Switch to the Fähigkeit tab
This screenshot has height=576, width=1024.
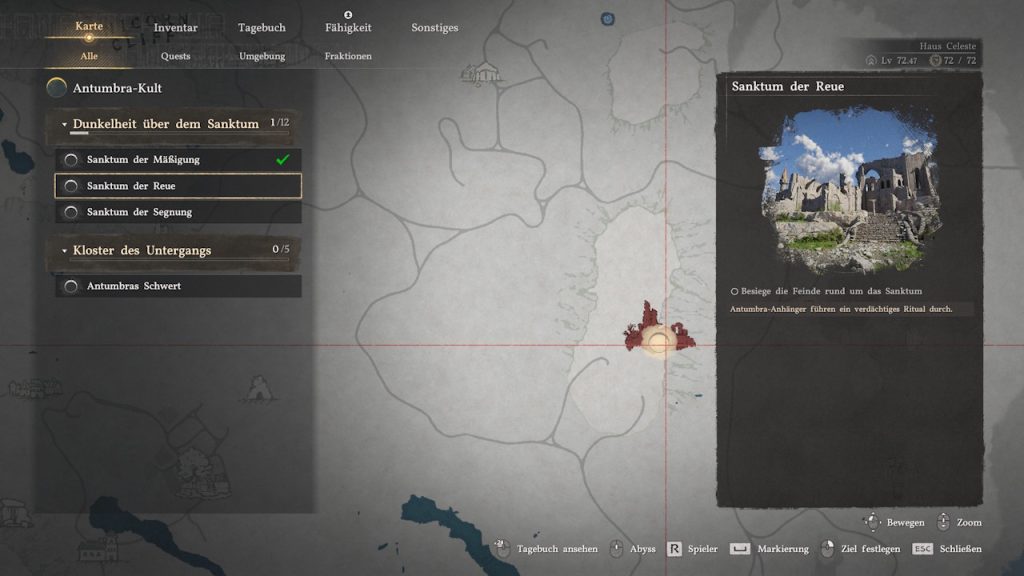(348, 28)
